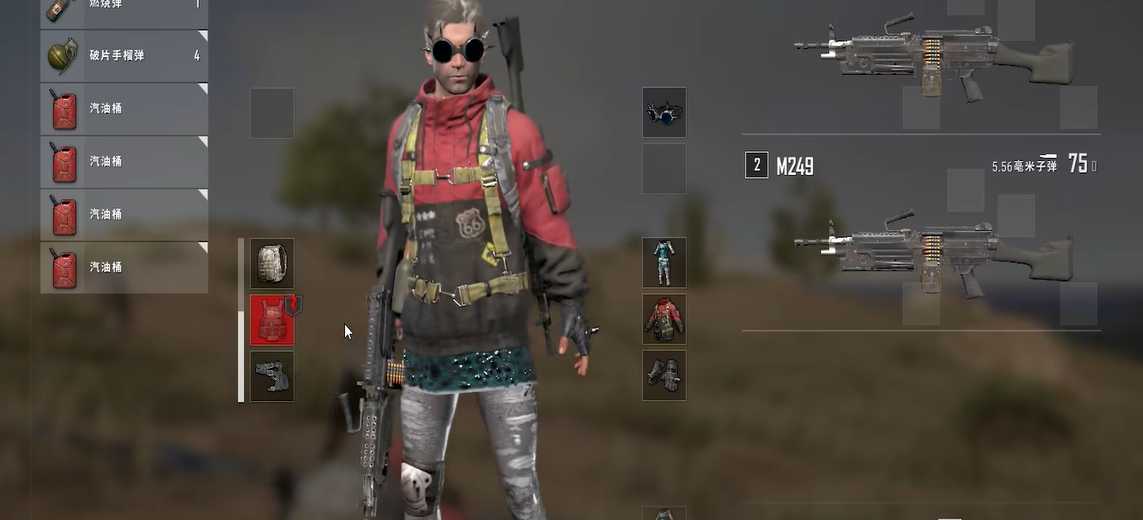
Task: Choose the Molotov cocktail (燃烧弹) inventory row
Action: [123, 10]
